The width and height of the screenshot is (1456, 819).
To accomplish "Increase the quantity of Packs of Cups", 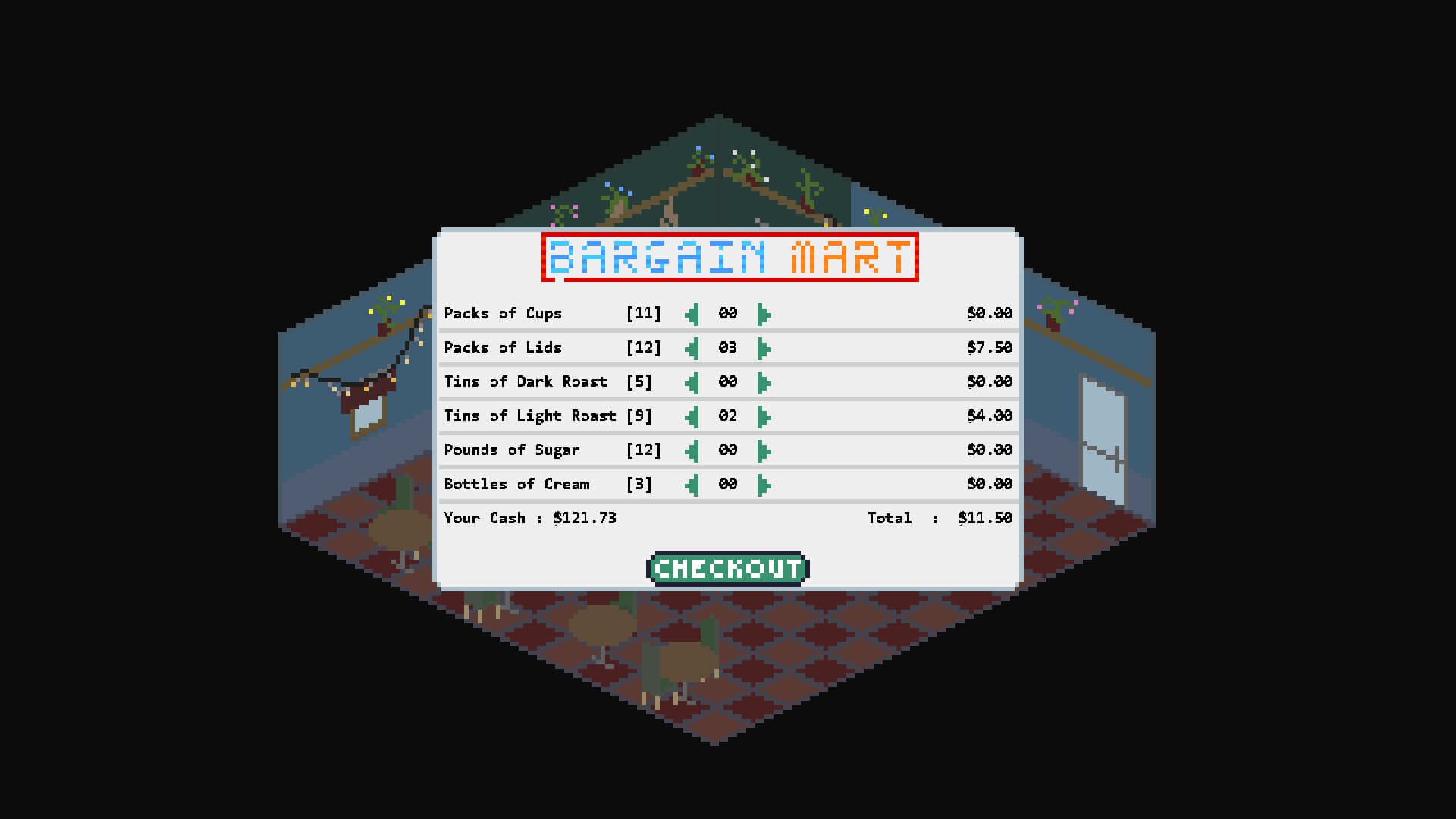I will coord(763,313).
